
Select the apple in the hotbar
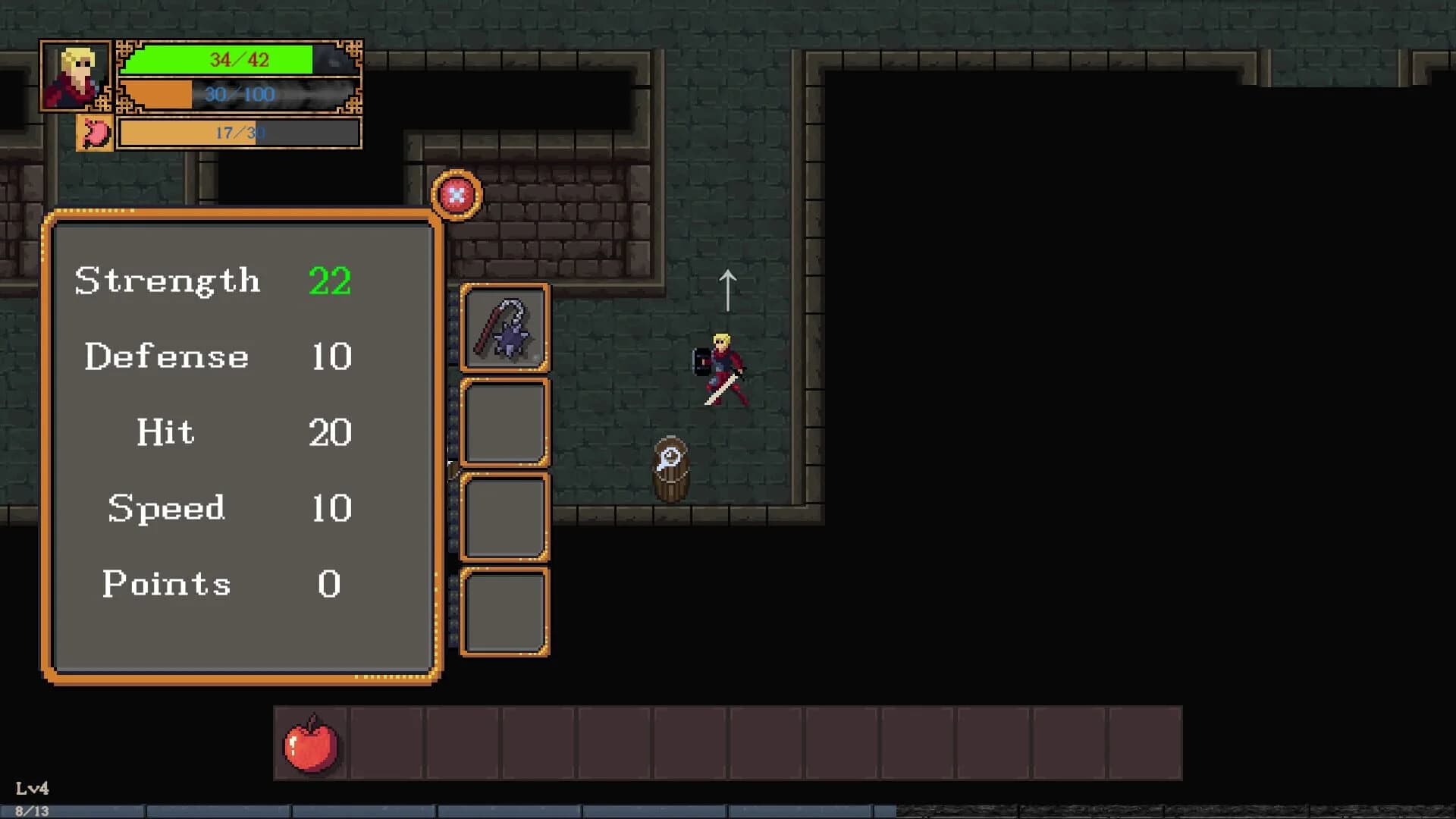point(311,745)
